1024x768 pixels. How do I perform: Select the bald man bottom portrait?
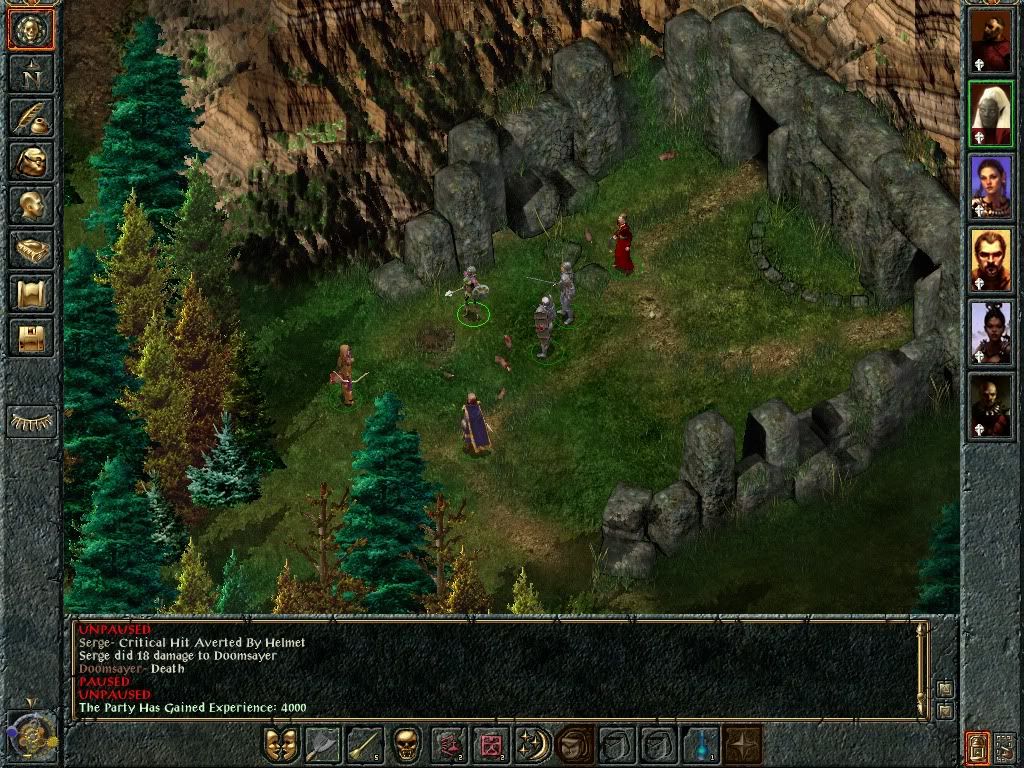point(991,407)
